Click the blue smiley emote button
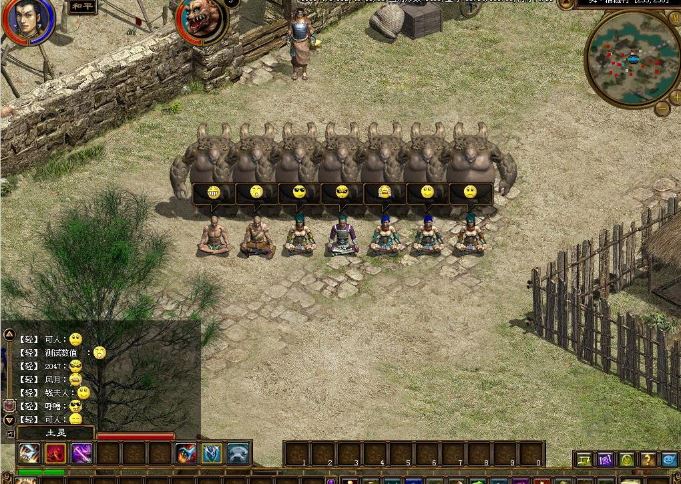The width and height of the screenshot is (681, 484). (670, 460)
